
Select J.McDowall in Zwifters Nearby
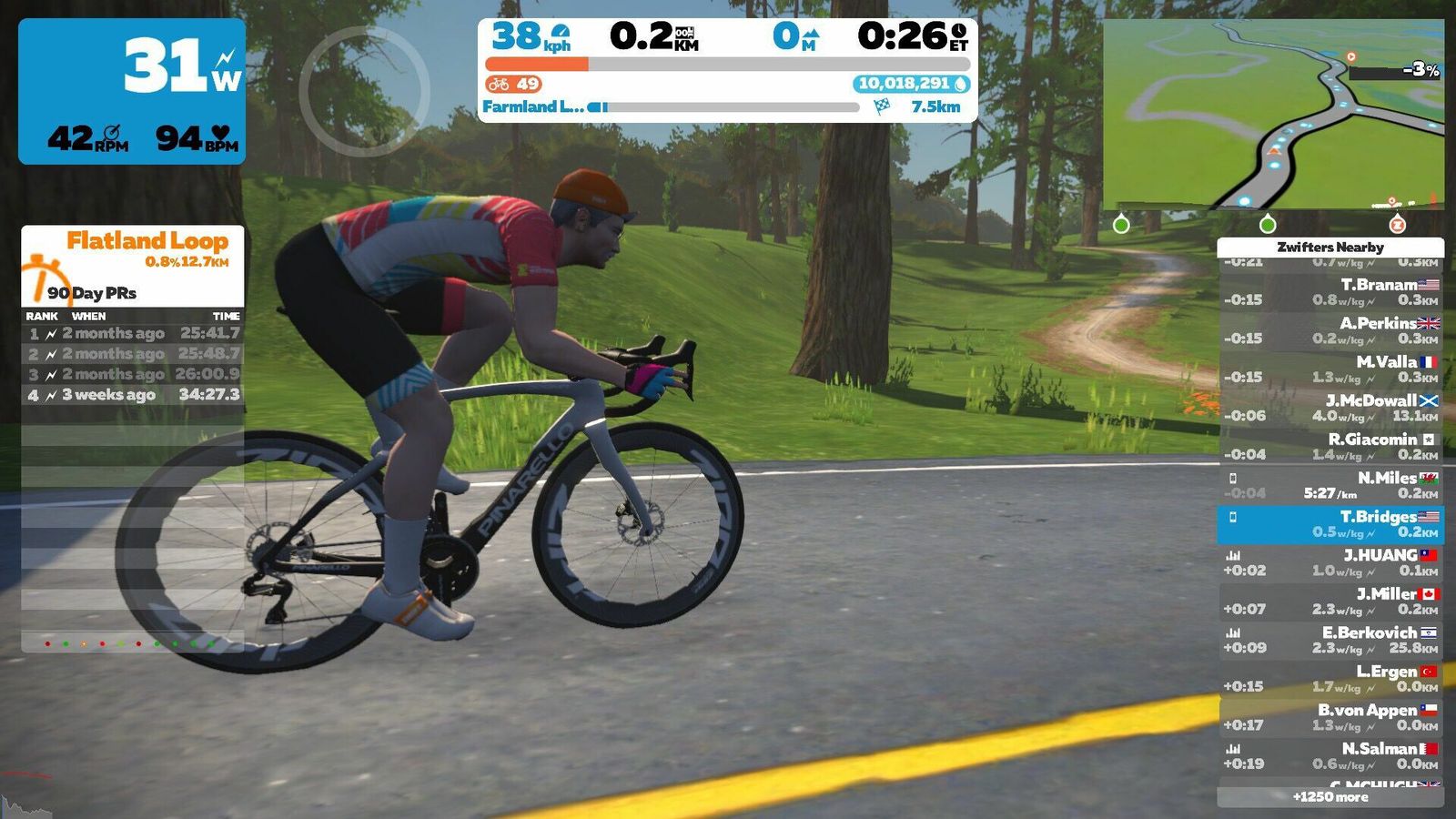click(x=1330, y=408)
